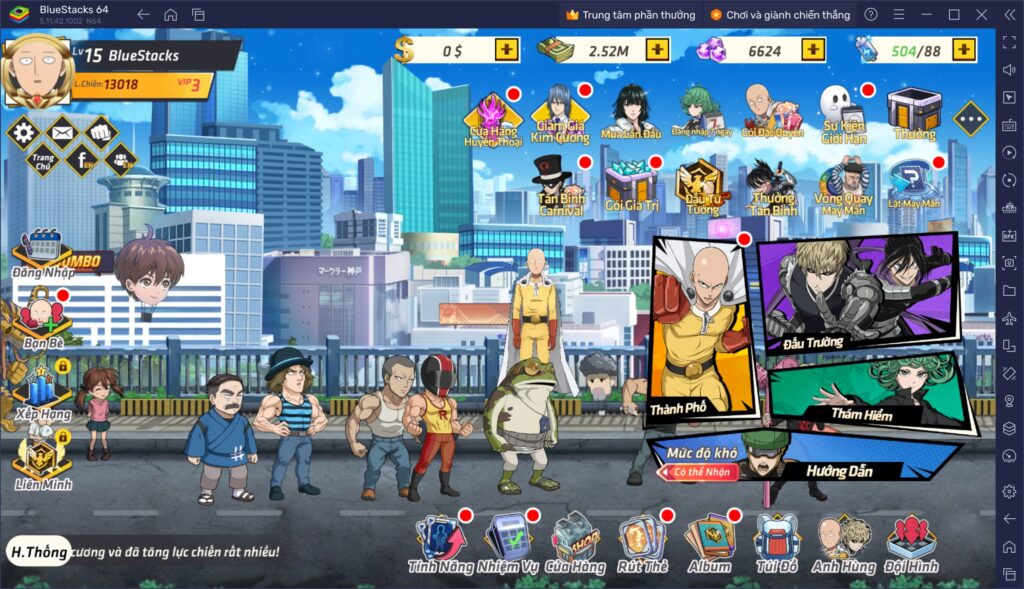Expand the three-dots more menu
Viewport: 1024px width, 589px height.
[x=970, y=119]
